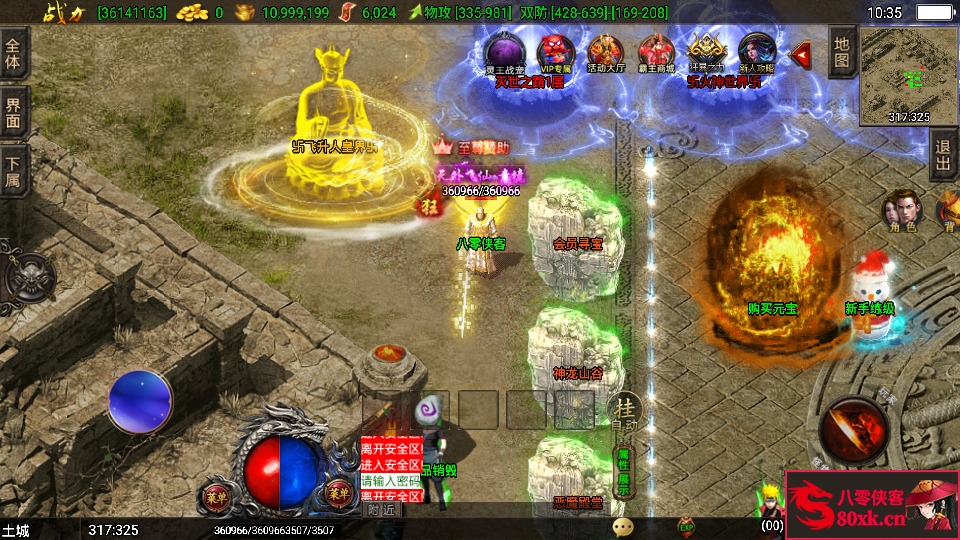The height and width of the screenshot is (540, 960).
Task: Use the red flaming slash attack skill
Action: 852,430
